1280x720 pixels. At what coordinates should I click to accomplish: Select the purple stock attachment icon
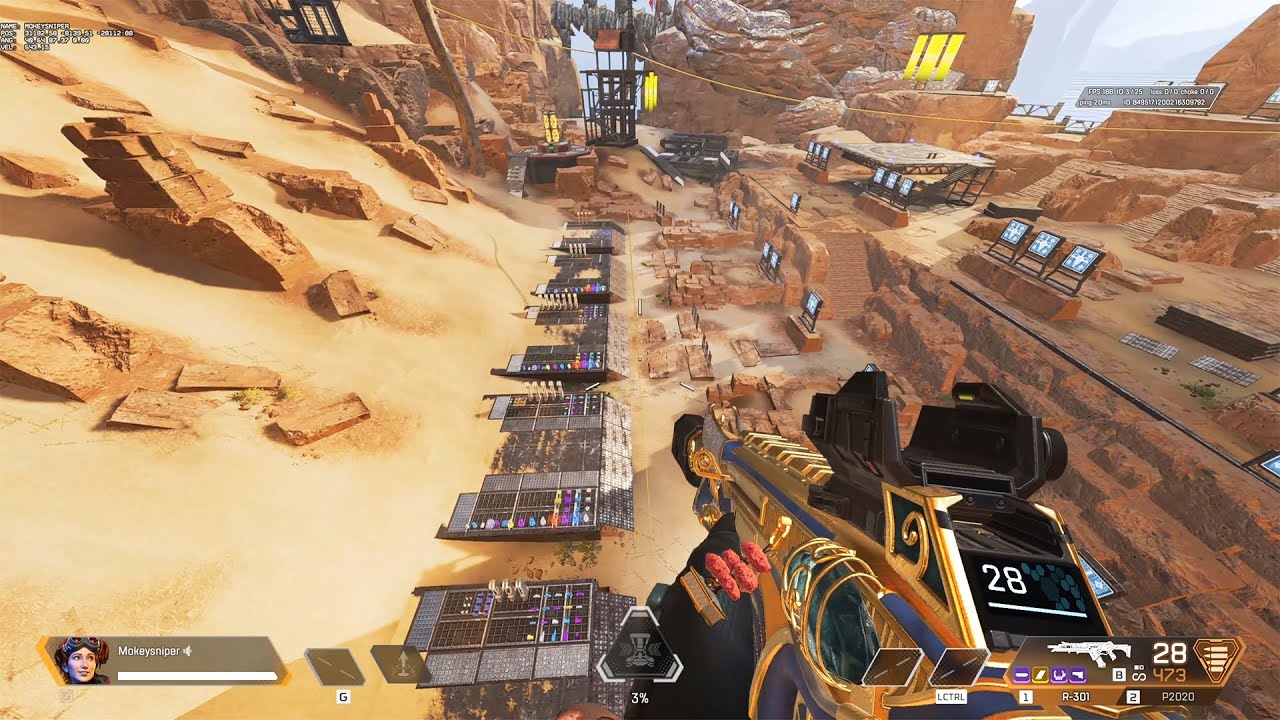click(x=1078, y=675)
